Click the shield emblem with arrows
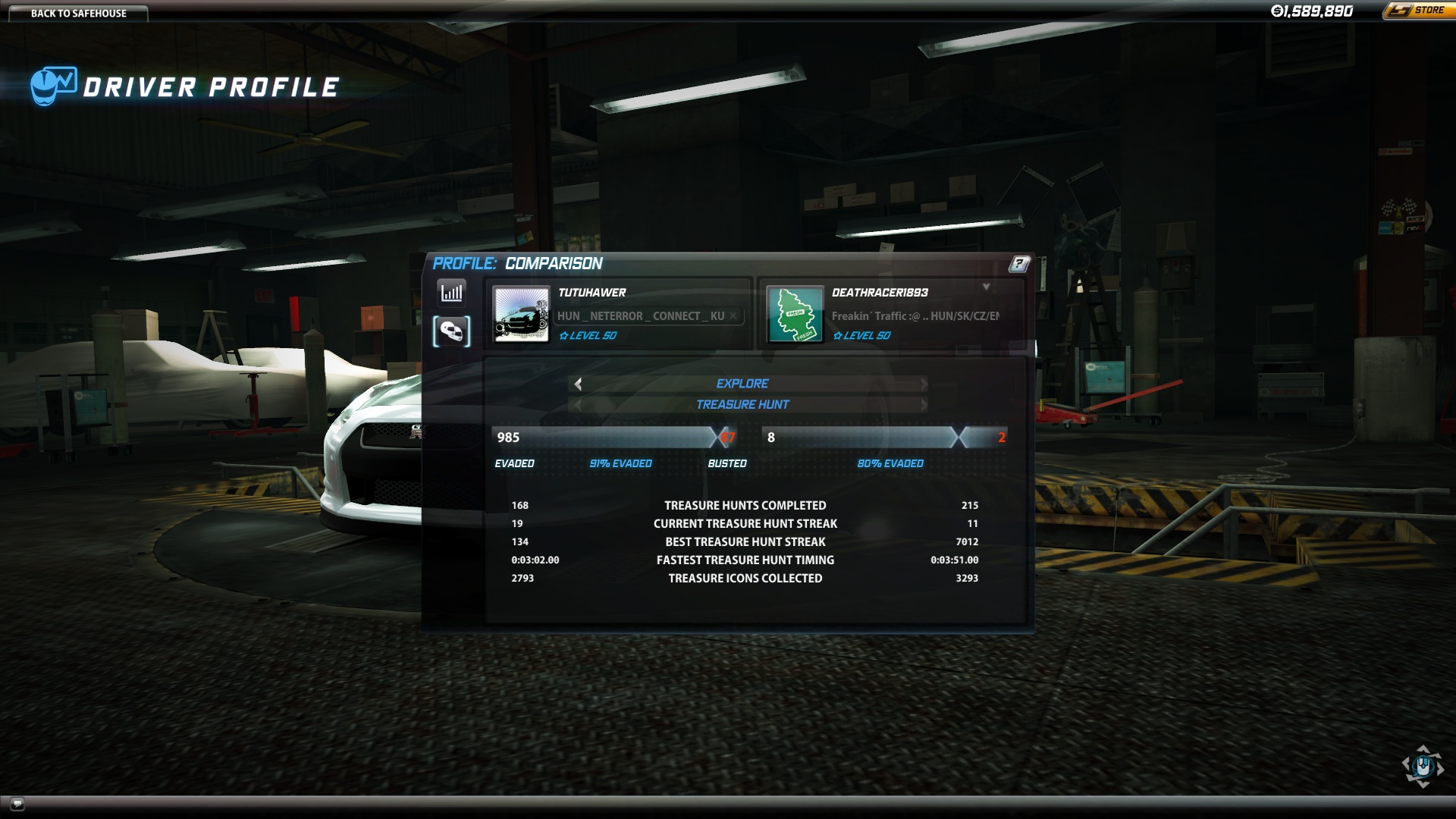Screen dimensions: 1456x819 1423,766
